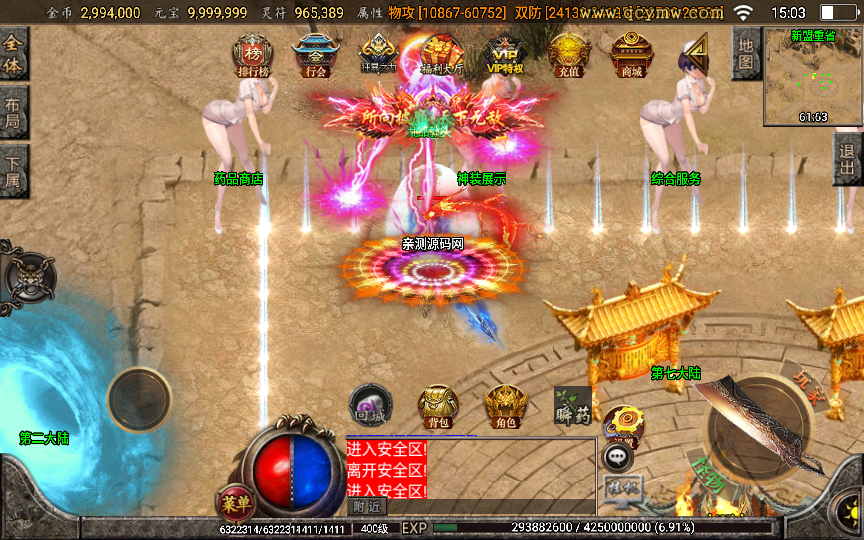Viewport: 864px width, 540px height.
Task: Open the 商城 shop
Action: [631, 54]
